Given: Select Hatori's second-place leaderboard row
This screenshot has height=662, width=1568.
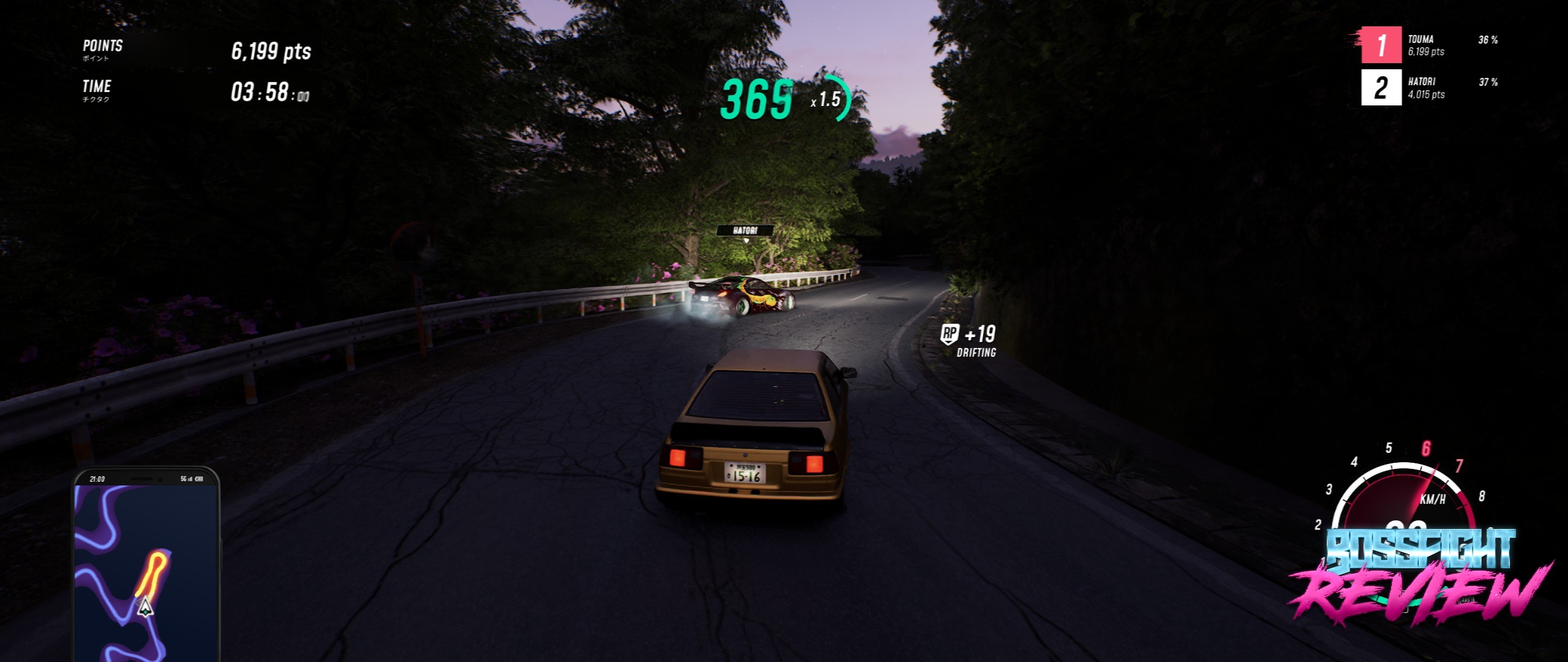Looking at the screenshot, I should (1430, 87).
